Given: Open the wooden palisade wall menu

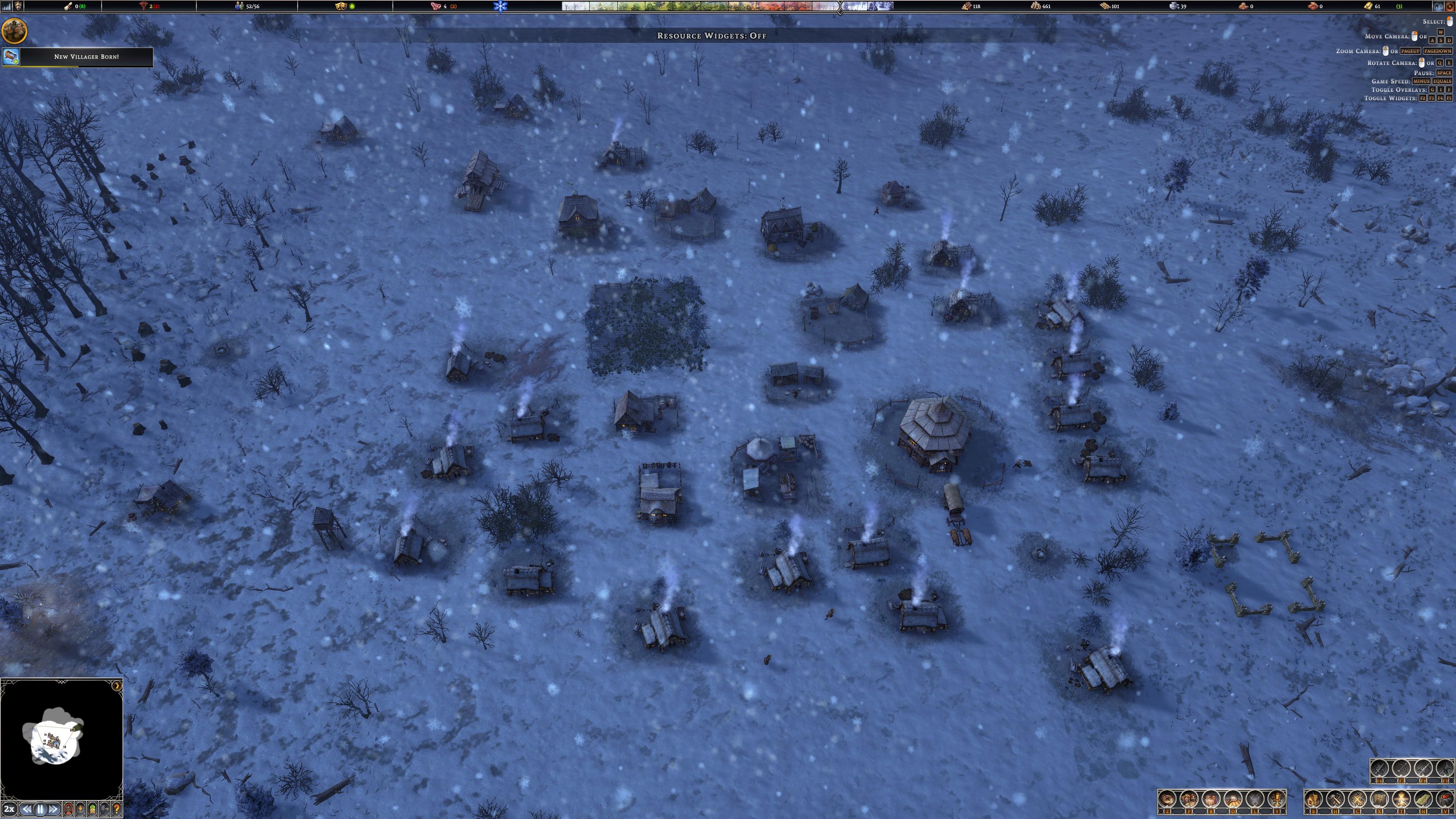Looking at the screenshot, I should tap(1379, 799).
